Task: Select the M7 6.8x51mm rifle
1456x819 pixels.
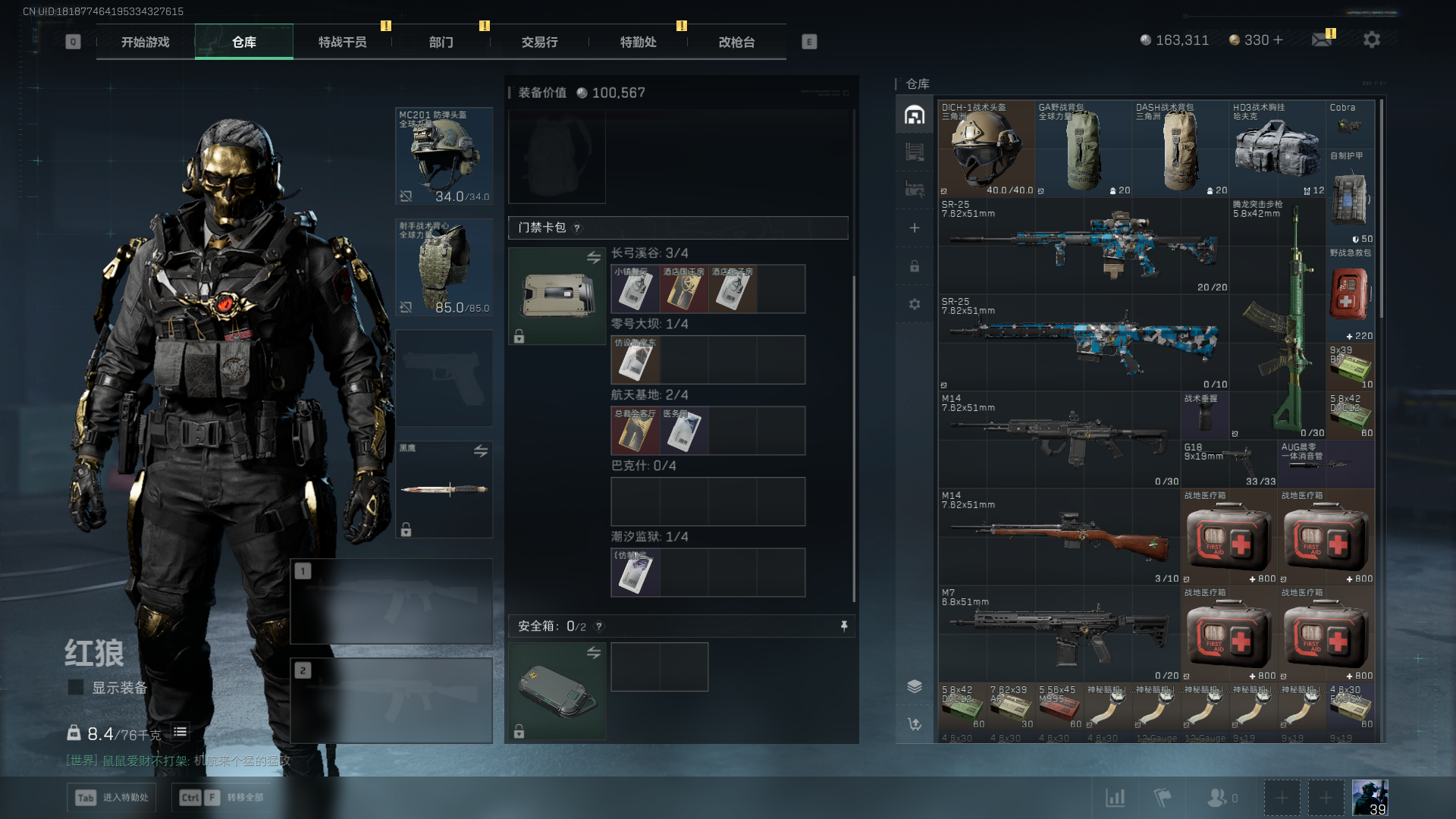Action: coord(1059,634)
